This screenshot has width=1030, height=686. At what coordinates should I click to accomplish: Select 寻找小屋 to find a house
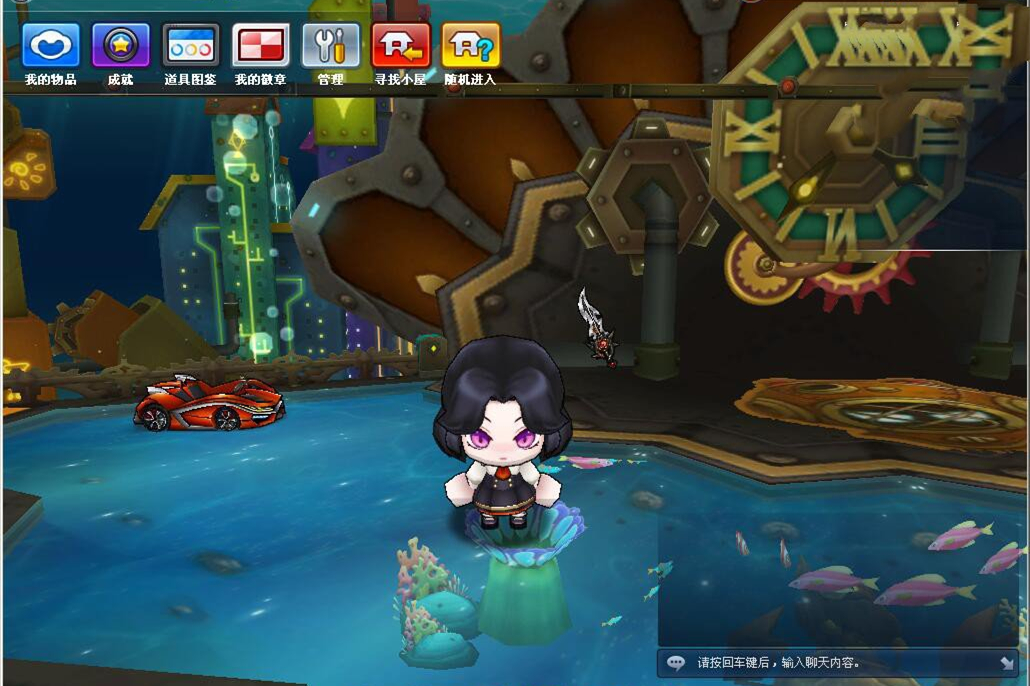click(400, 46)
